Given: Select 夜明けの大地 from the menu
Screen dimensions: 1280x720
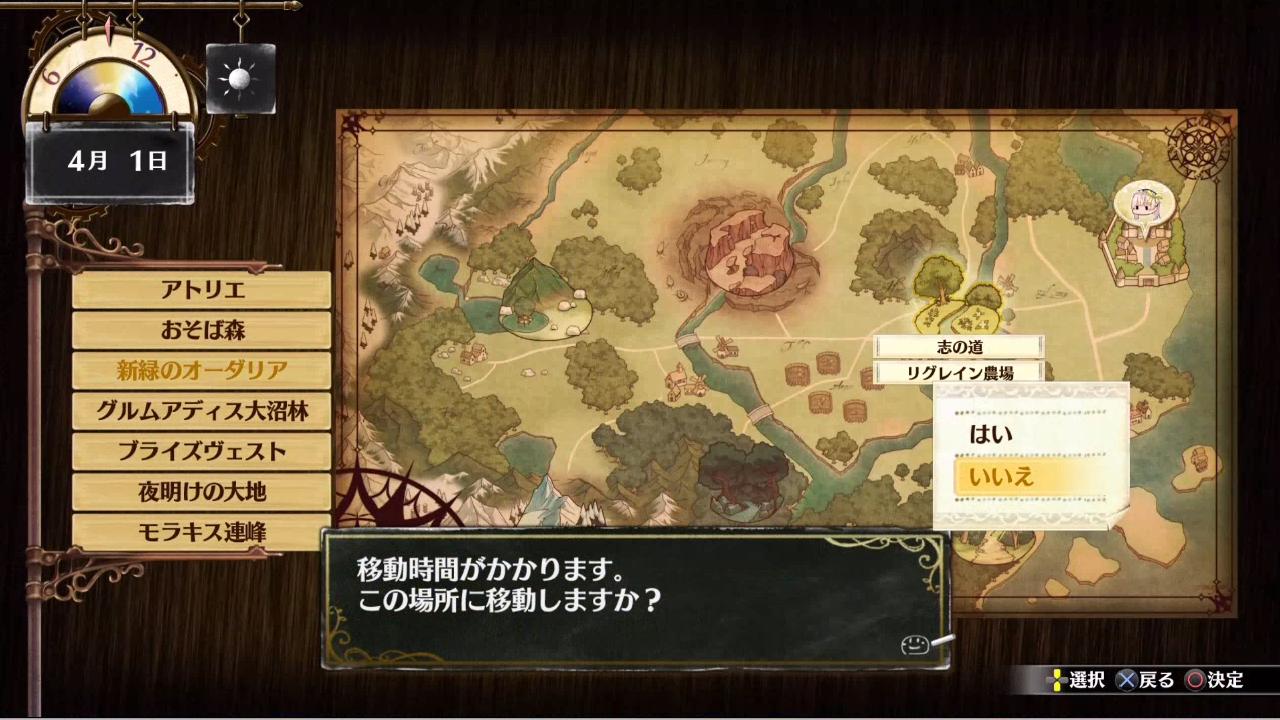Looking at the screenshot, I should (x=202, y=492).
